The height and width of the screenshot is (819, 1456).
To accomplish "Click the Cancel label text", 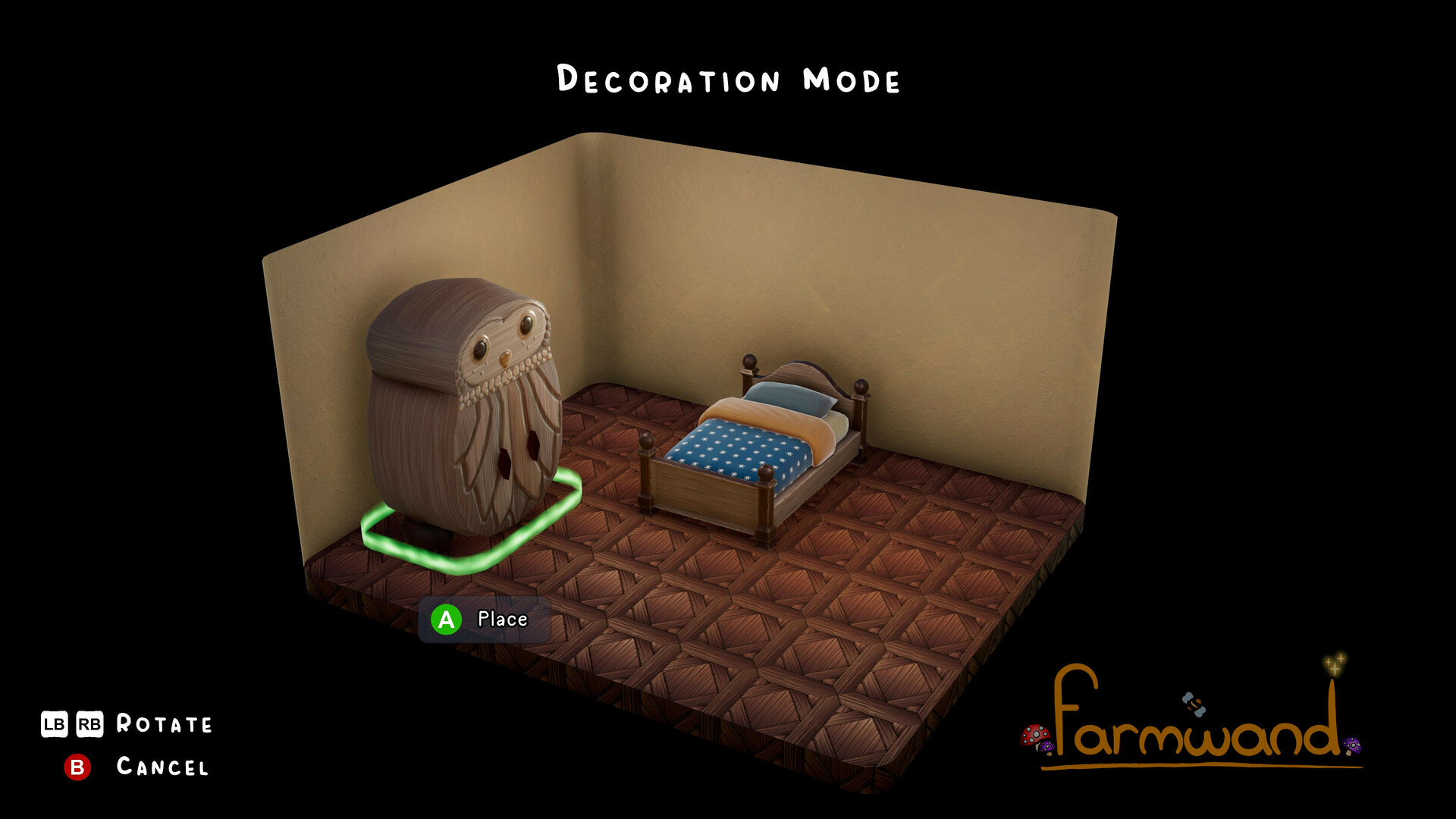I will pos(162,767).
